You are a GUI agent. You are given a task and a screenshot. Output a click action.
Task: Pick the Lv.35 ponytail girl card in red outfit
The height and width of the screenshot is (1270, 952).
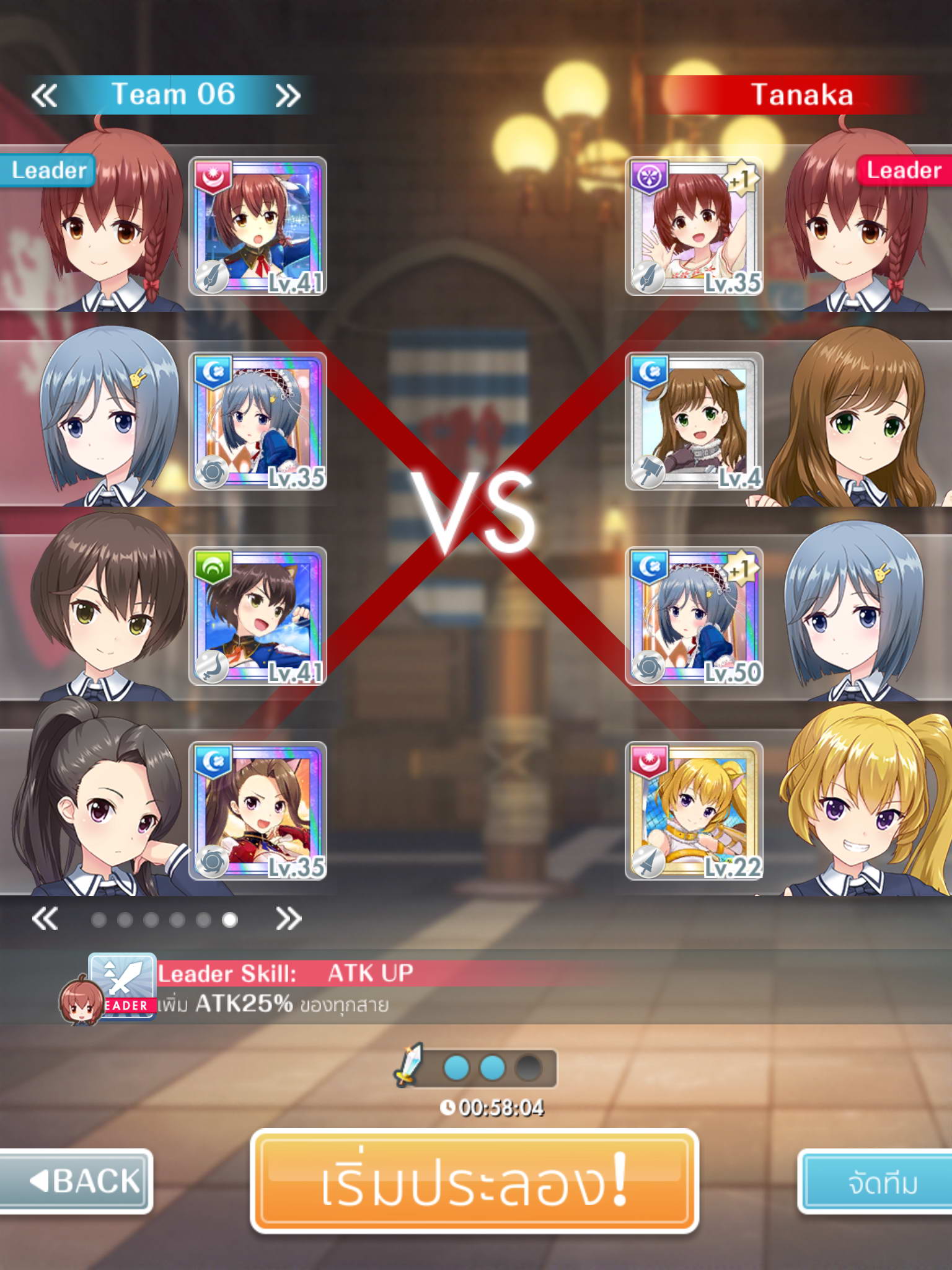258,810
